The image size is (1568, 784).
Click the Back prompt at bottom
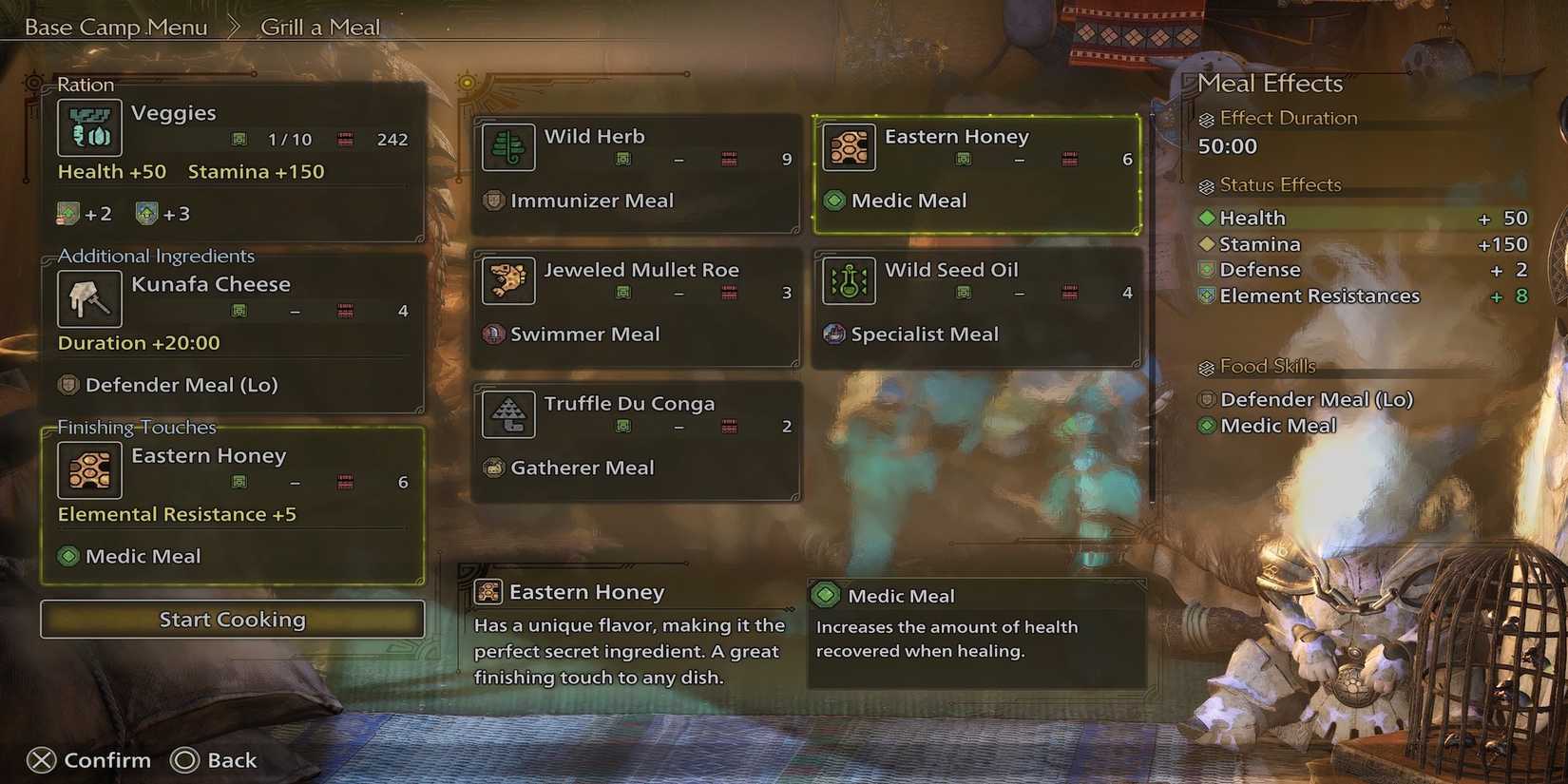(x=215, y=759)
